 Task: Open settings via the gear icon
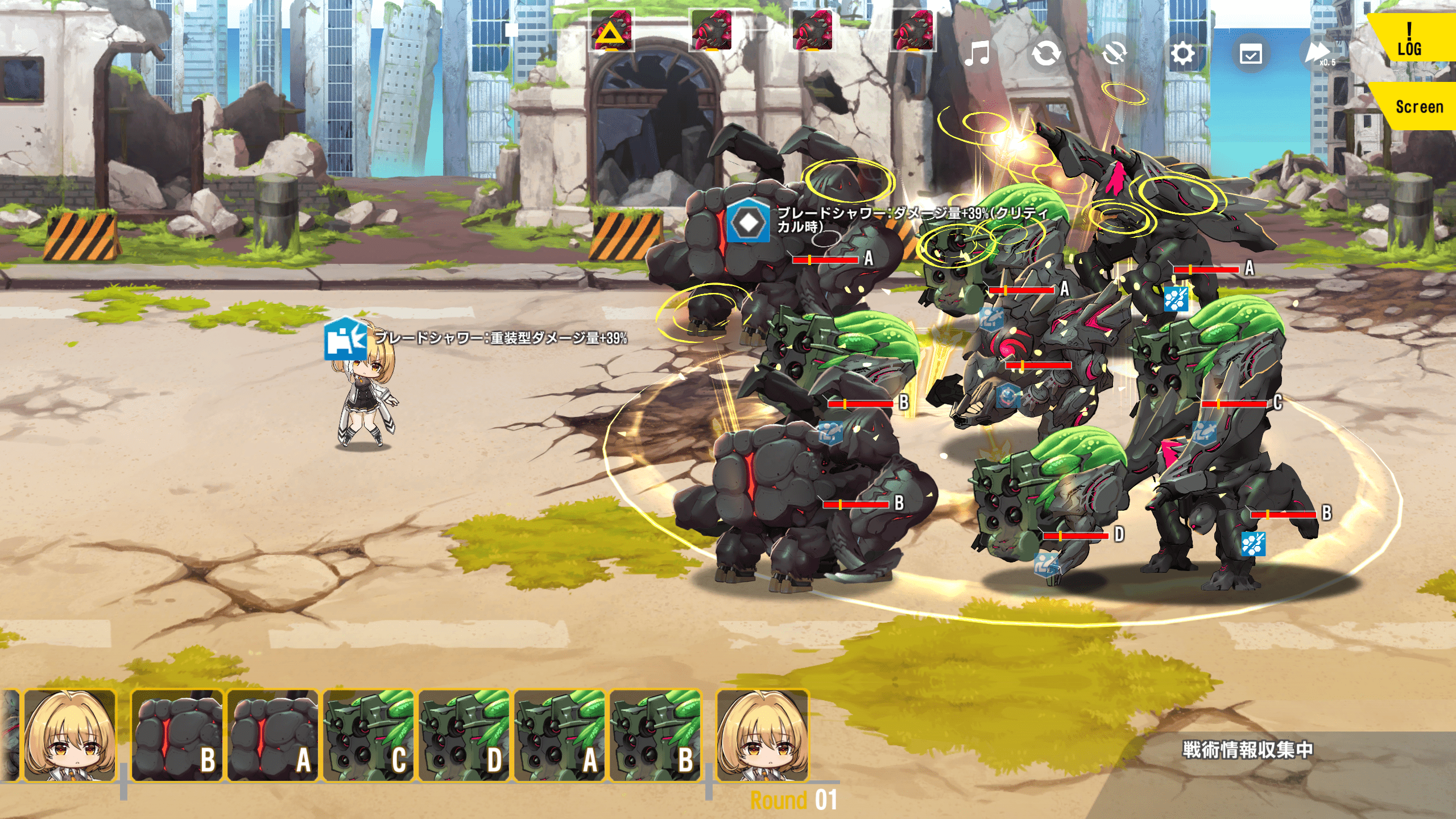coord(1182,54)
